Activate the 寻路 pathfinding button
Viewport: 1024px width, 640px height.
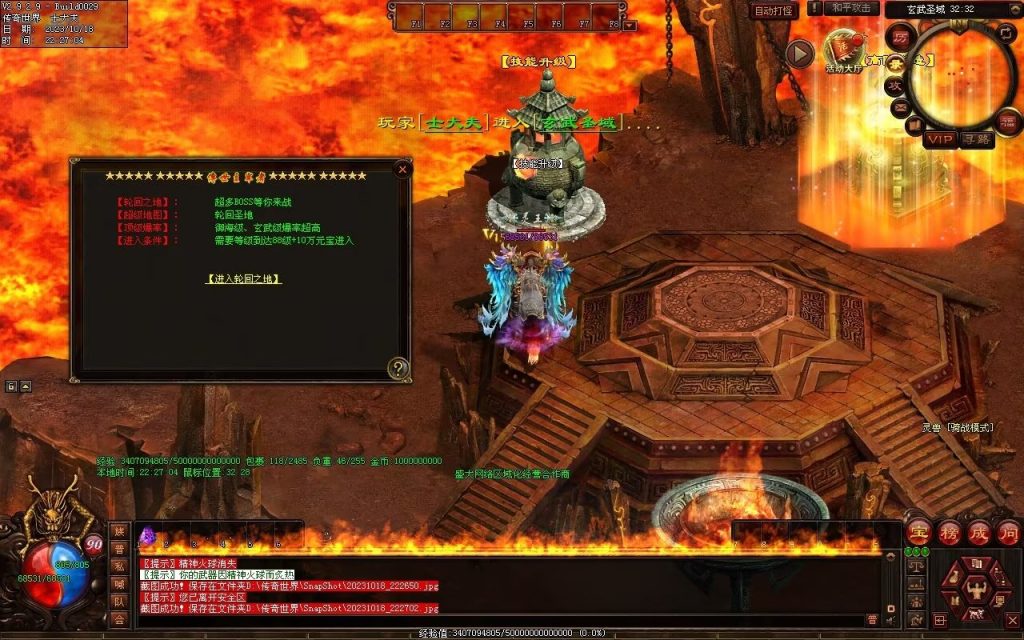pos(976,139)
